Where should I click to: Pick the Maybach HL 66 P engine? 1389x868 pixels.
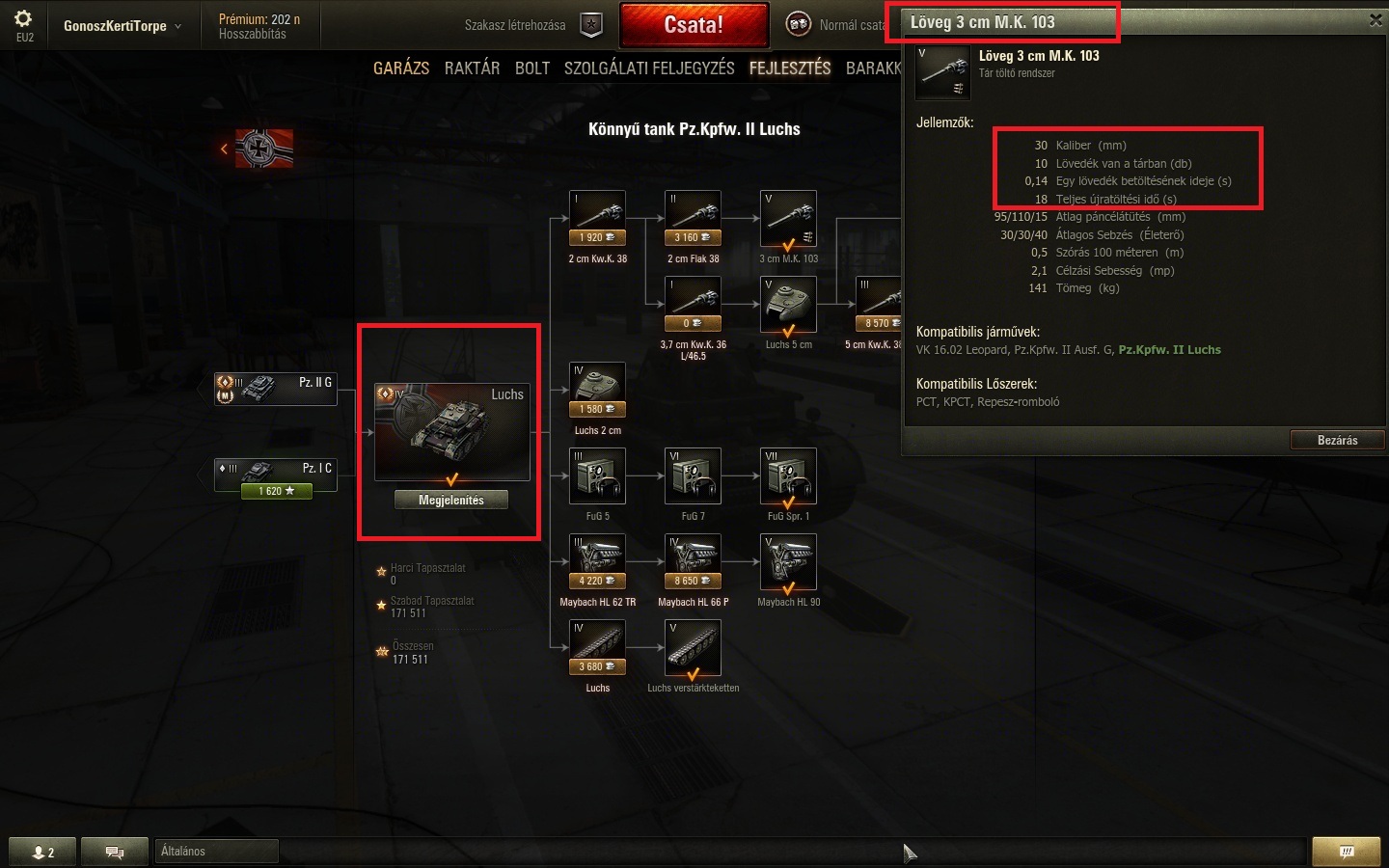(693, 562)
